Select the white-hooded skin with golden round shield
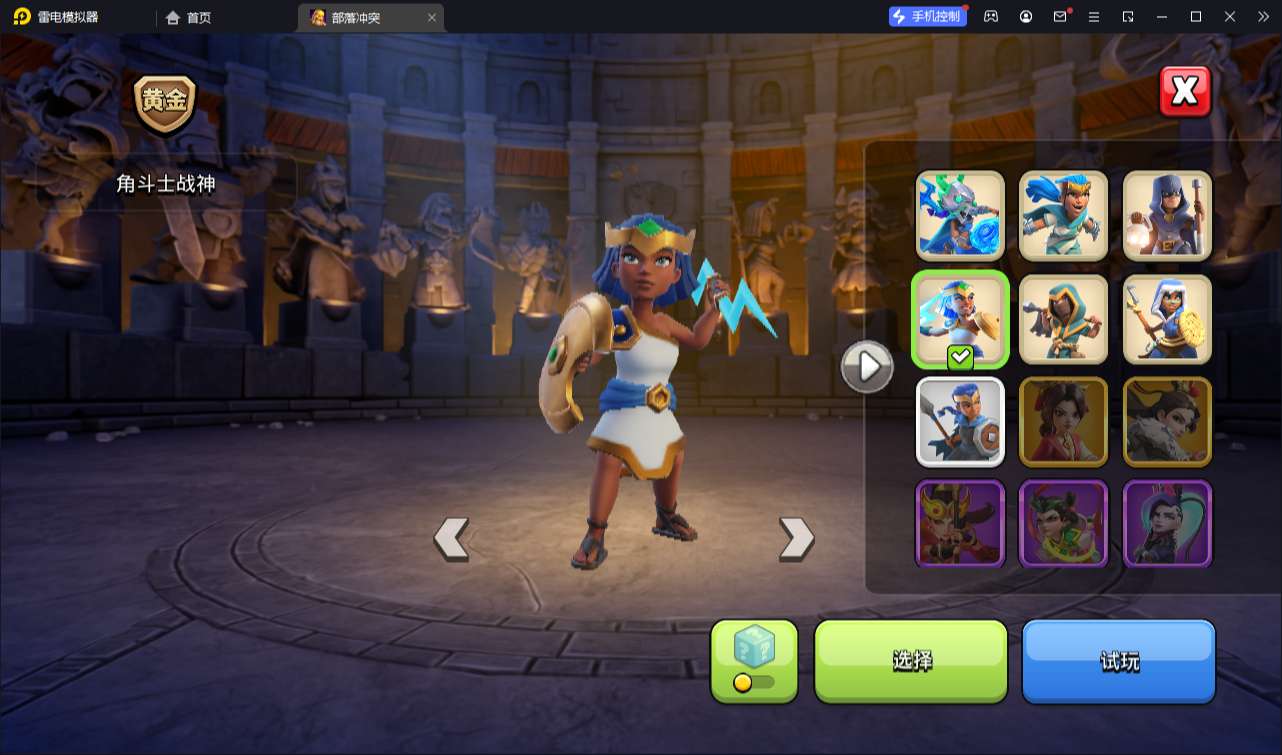The image size is (1282, 755). tap(1167, 319)
